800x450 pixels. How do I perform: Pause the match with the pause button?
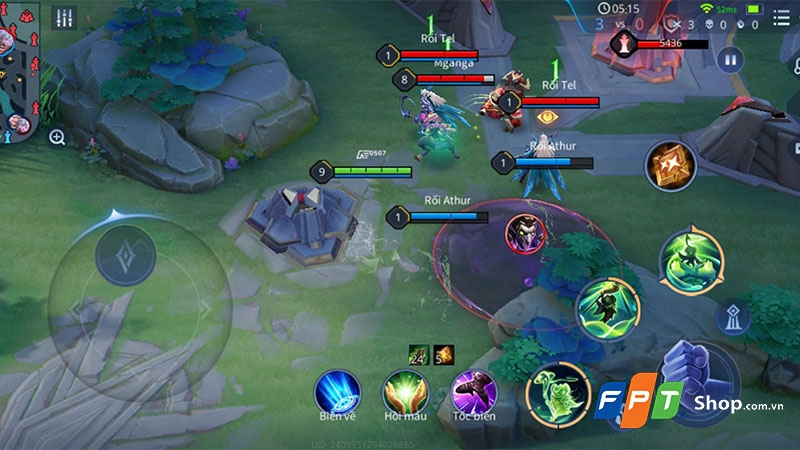[731, 60]
